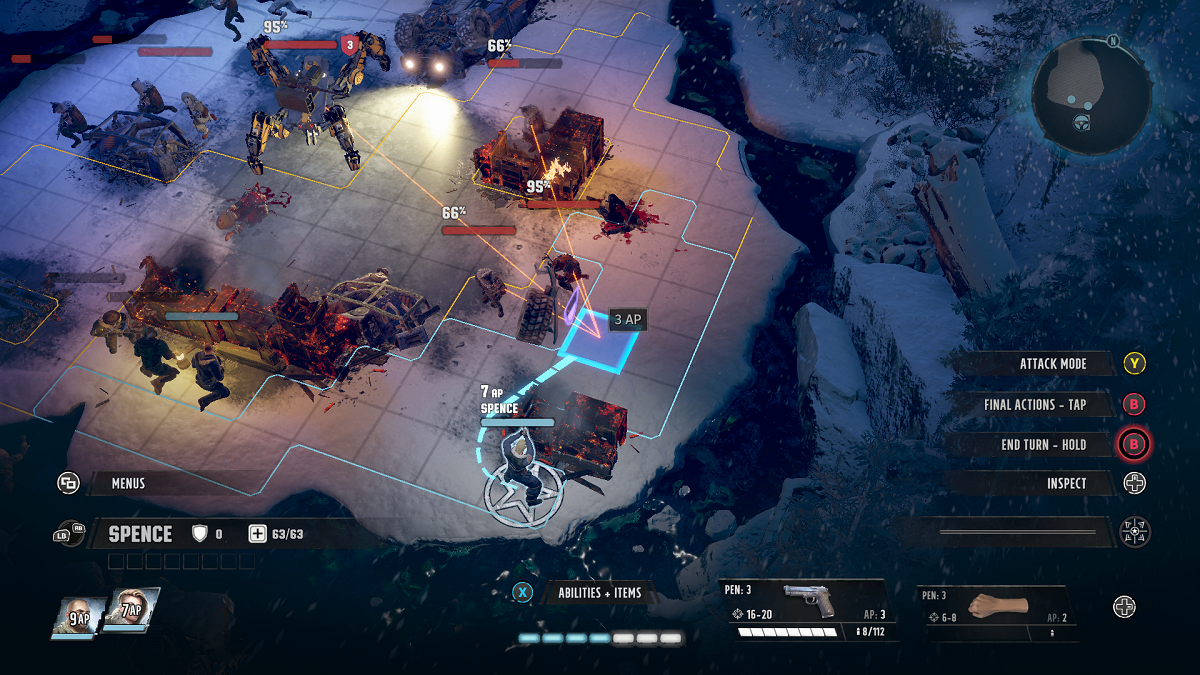Choose Final Actions option

(1034, 405)
